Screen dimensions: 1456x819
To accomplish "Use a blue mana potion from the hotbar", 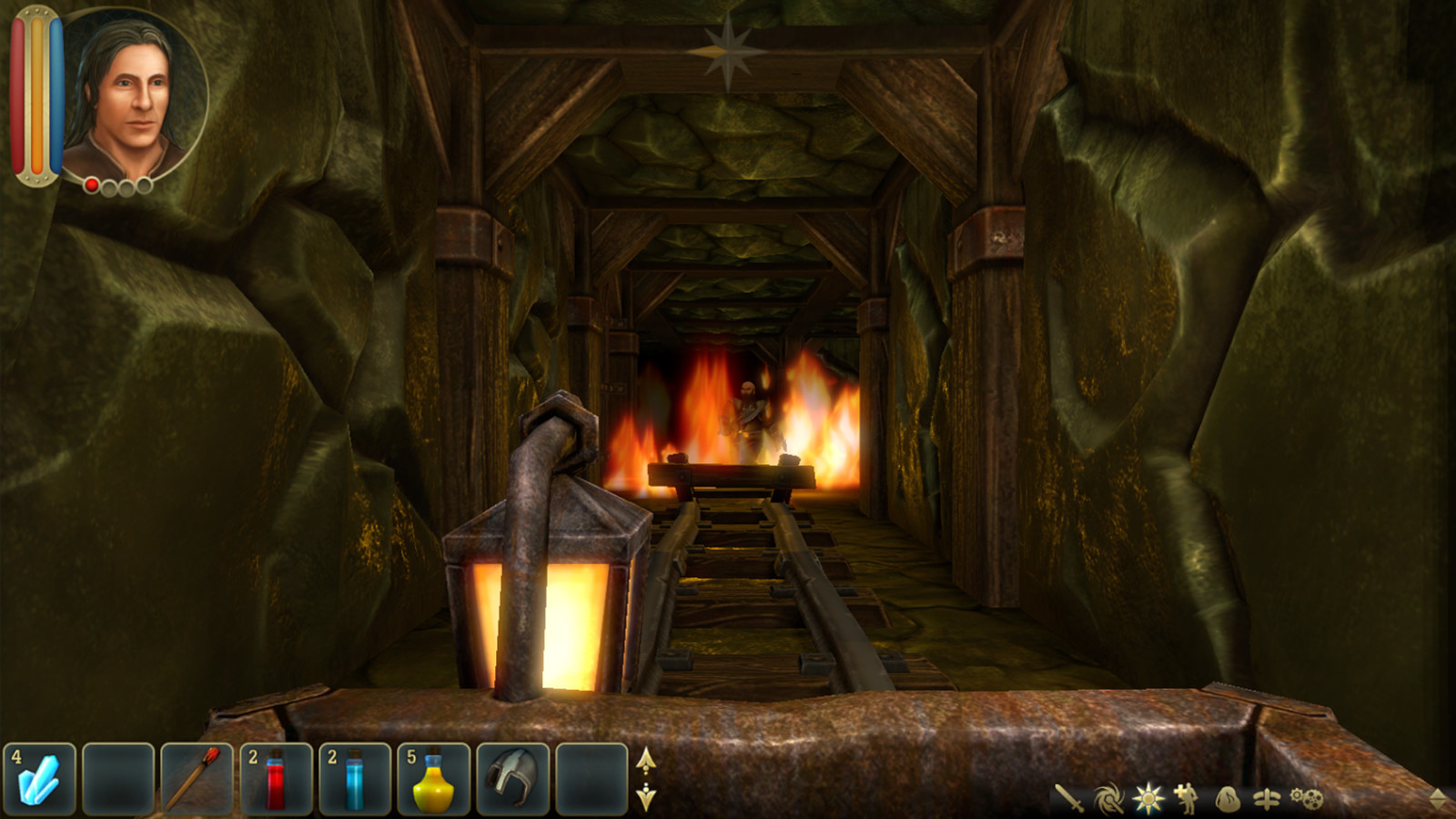I will tap(355, 781).
